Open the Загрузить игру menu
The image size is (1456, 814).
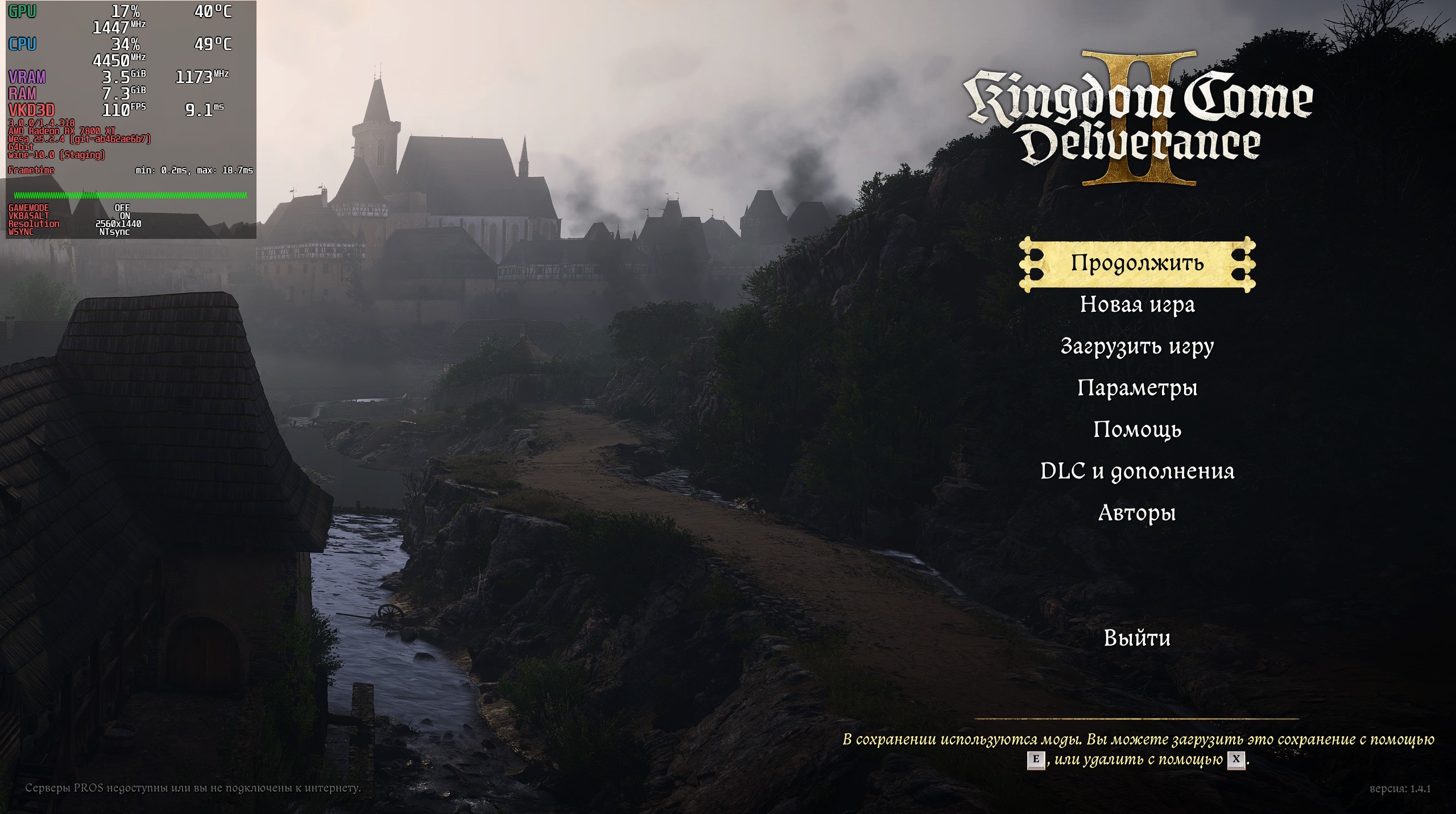point(1137,346)
